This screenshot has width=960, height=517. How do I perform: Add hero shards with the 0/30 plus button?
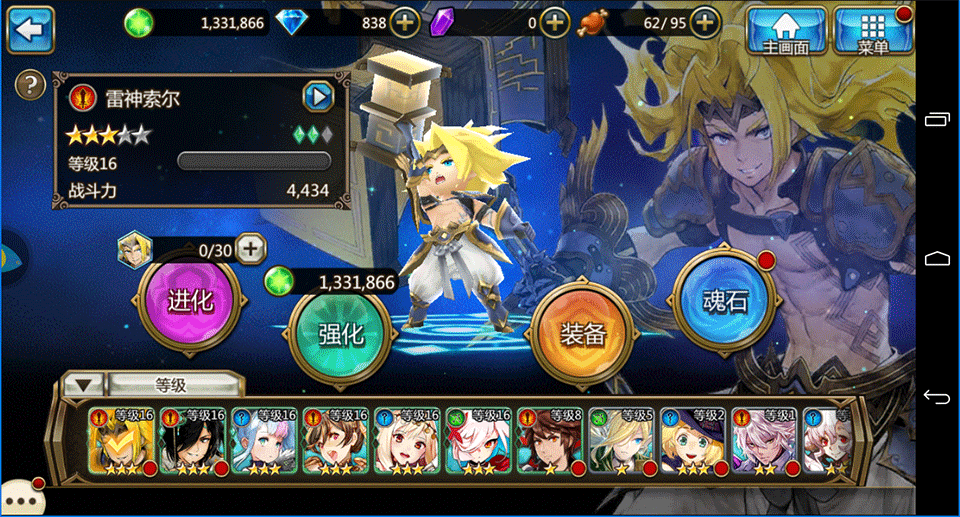[250, 247]
